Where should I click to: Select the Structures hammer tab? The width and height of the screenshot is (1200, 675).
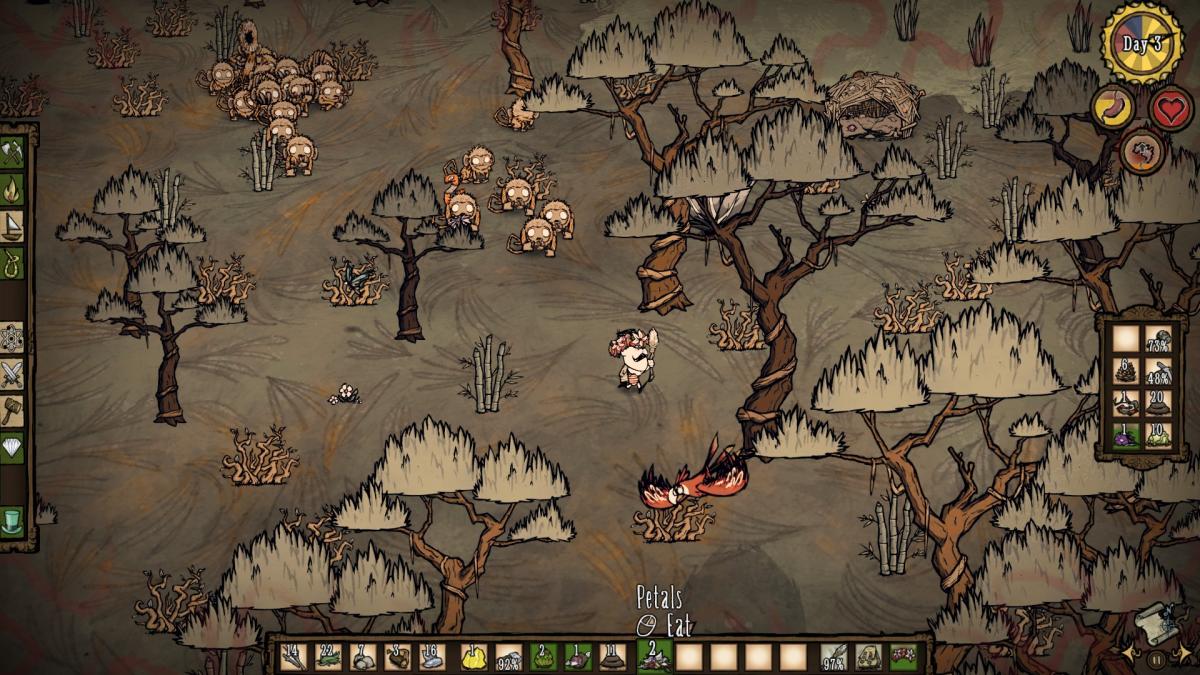coord(14,410)
